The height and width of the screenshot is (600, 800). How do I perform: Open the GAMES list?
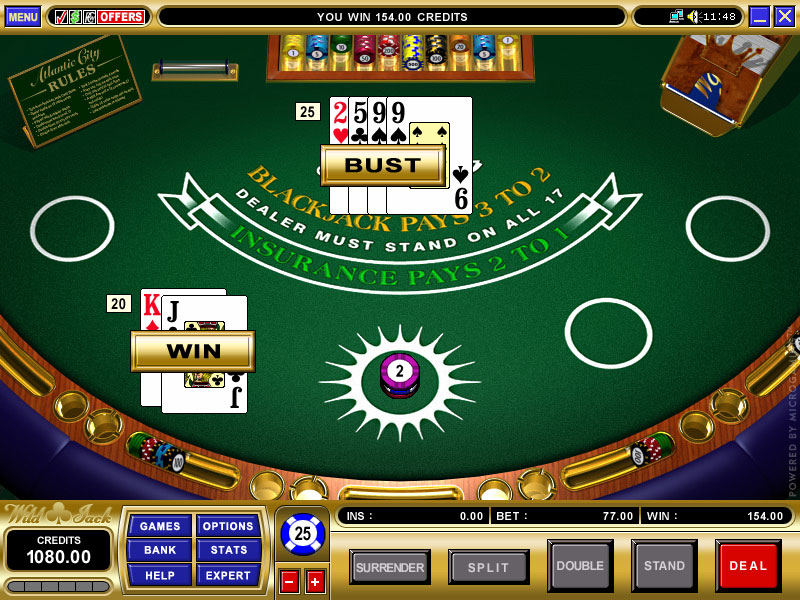pyautogui.click(x=160, y=526)
